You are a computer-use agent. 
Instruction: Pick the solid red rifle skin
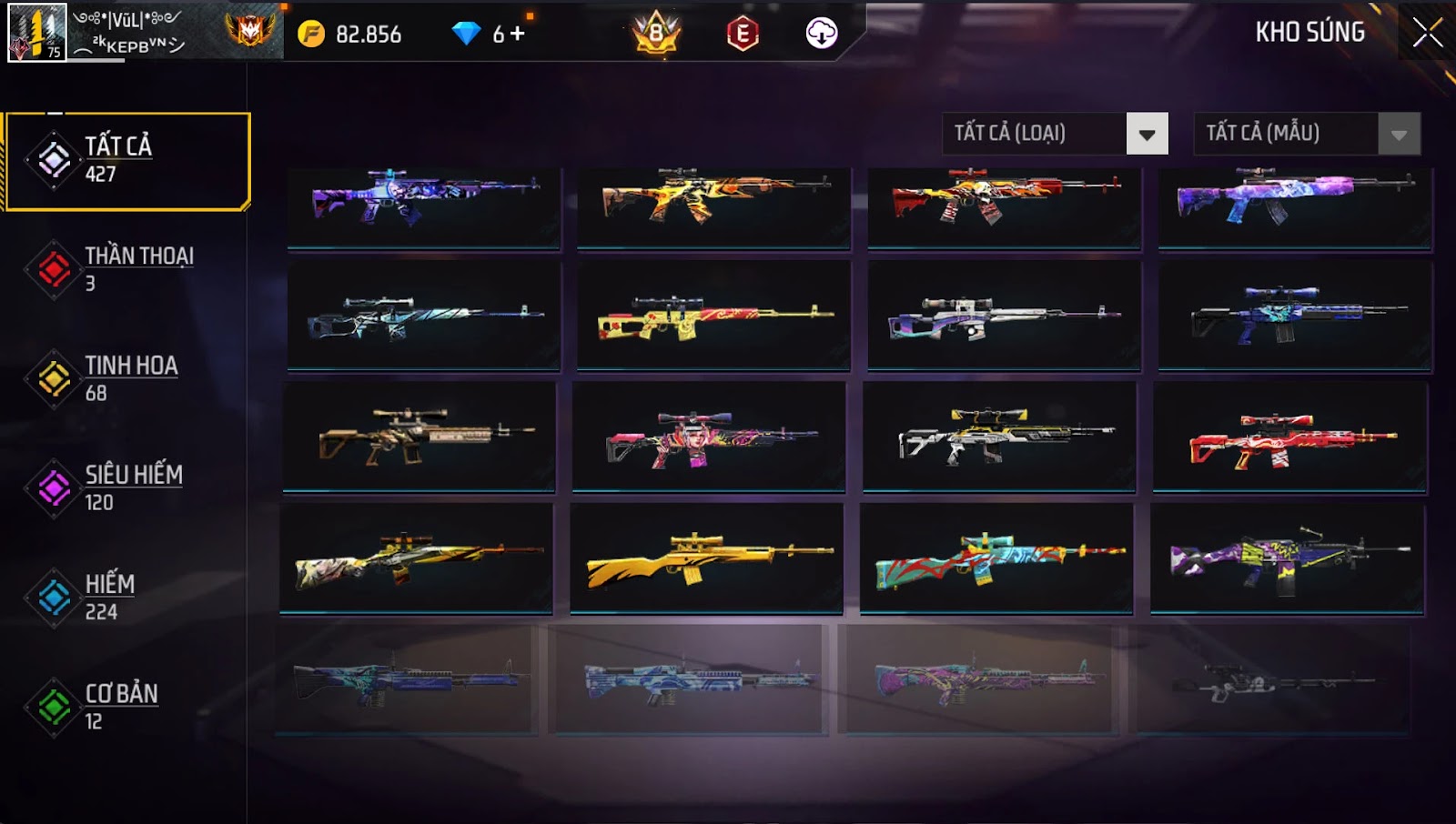(1289, 438)
